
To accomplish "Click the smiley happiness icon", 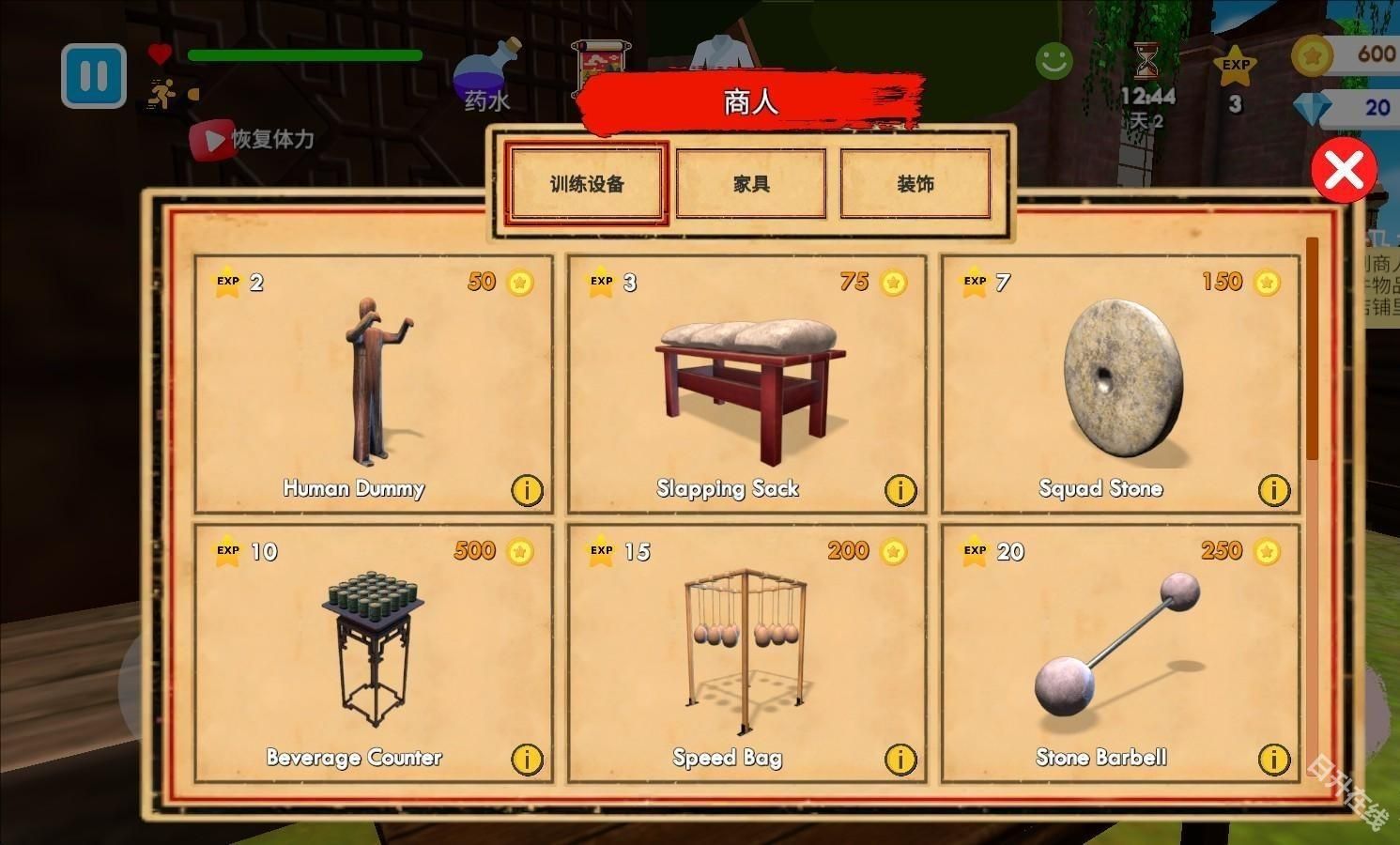I will [1053, 61].
